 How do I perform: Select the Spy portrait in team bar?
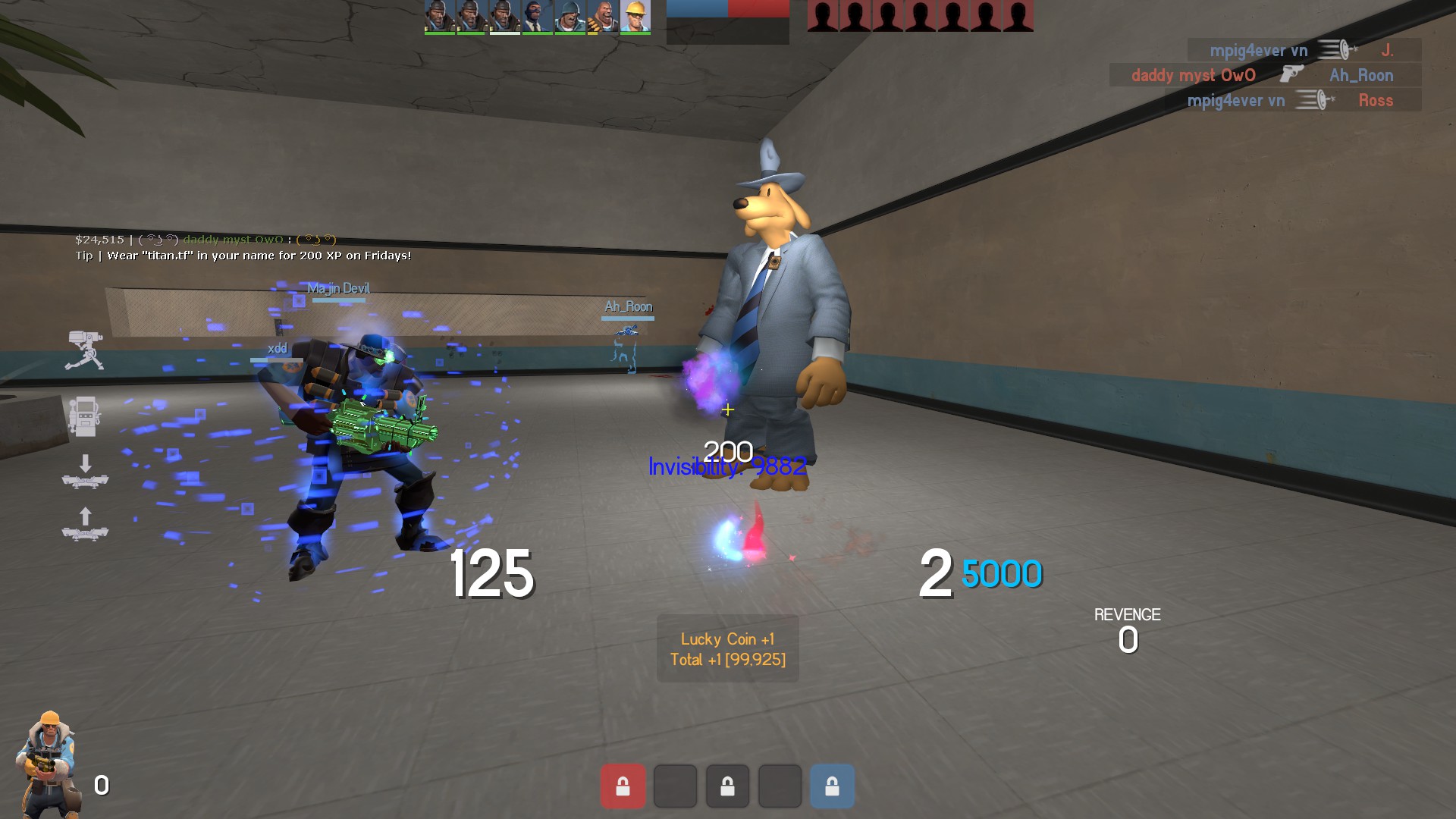point(537,17)
